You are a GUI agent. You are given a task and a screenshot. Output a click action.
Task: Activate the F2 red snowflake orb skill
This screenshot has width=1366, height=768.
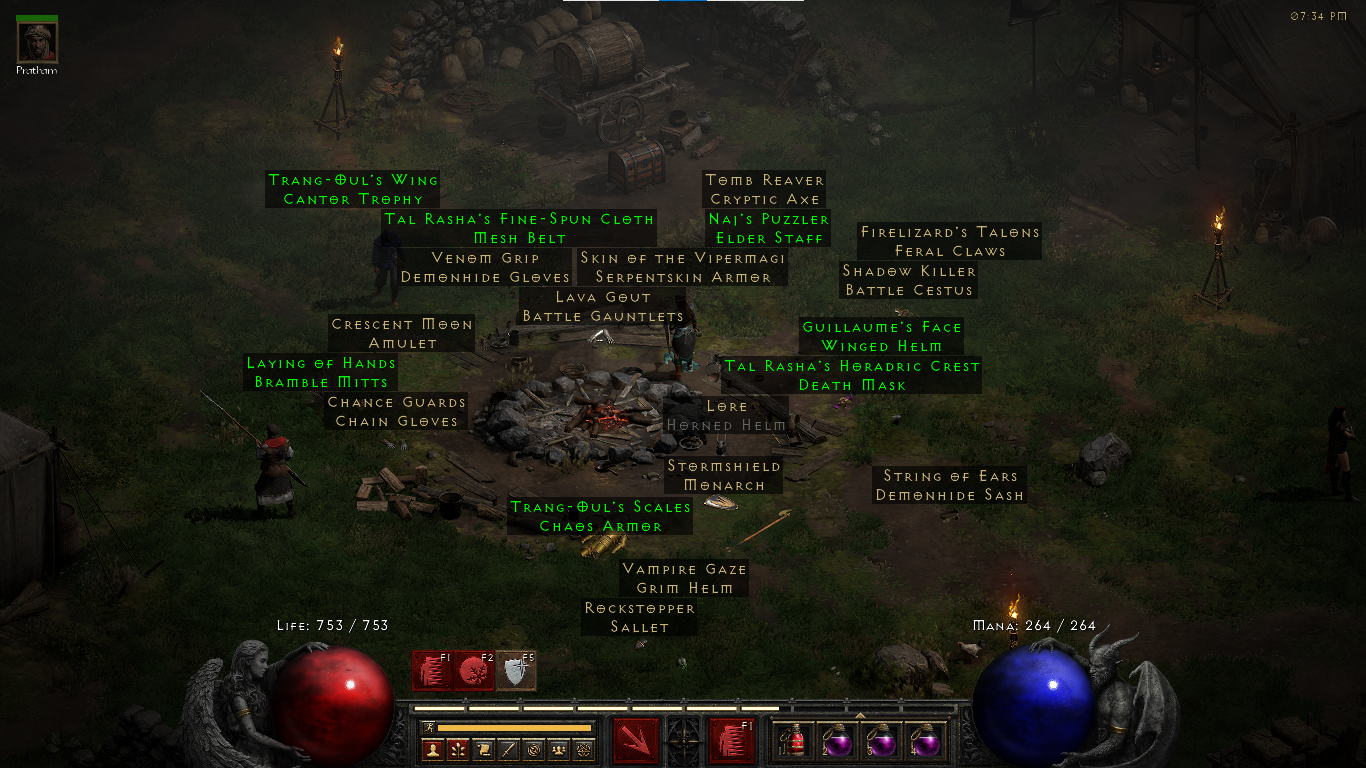coord(474,670)
